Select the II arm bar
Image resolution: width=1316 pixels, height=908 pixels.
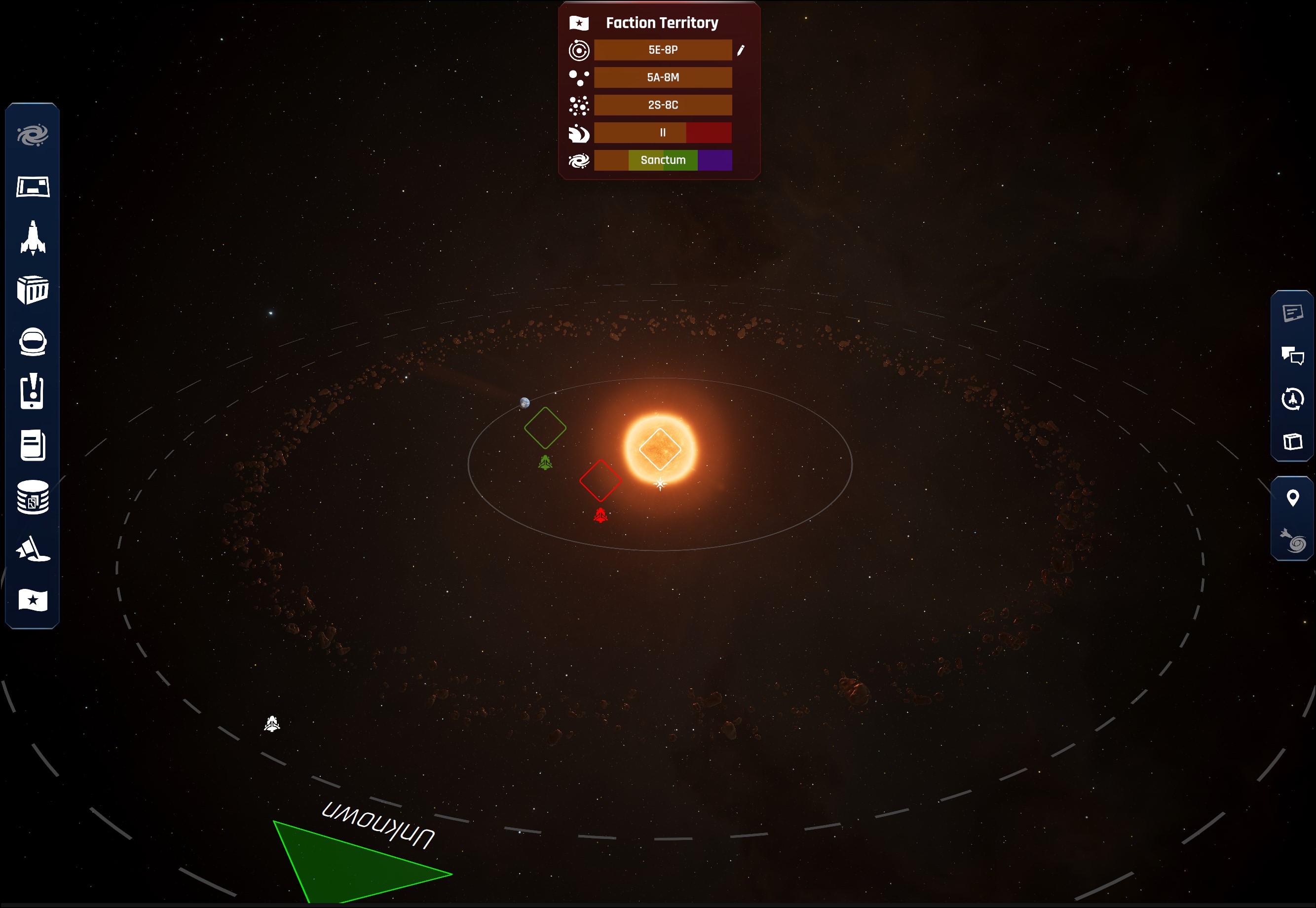[x=663, y=133]
